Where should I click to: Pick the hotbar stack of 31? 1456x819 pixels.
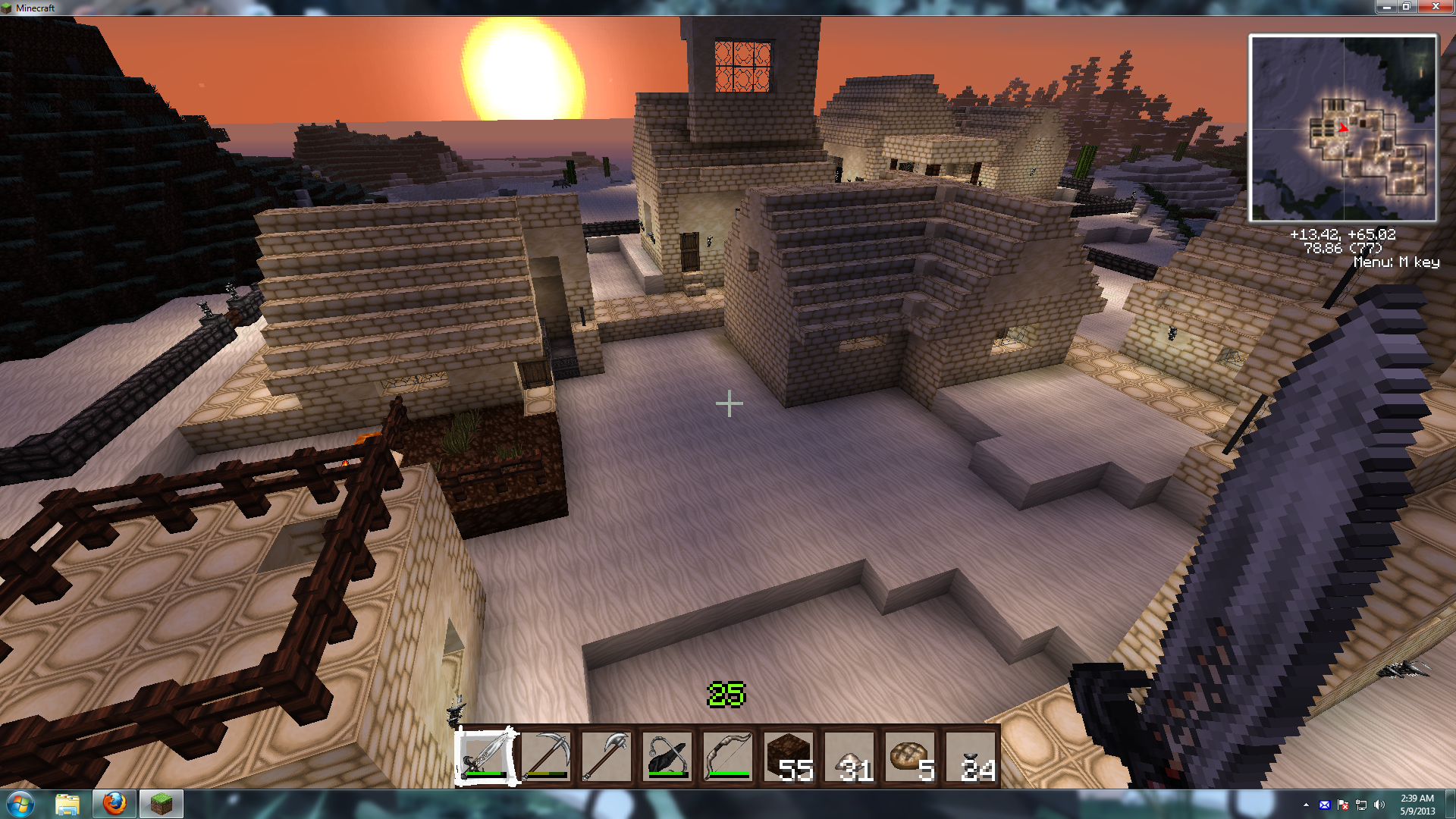tap(849, 756)
